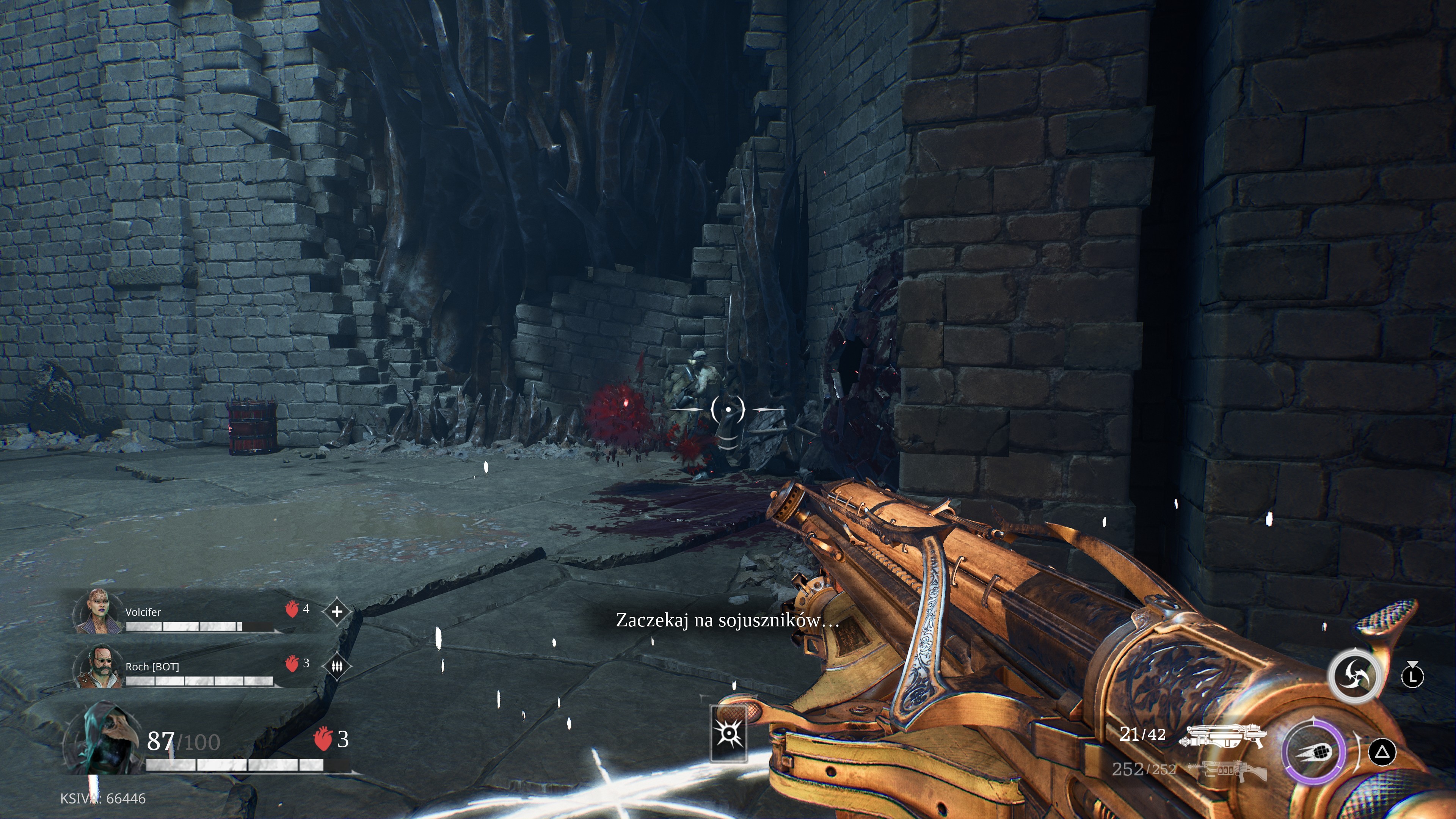This screenshot has width=1456, height=819.
Task: Trigger the shuriken ability icon
Action: 1355,676
